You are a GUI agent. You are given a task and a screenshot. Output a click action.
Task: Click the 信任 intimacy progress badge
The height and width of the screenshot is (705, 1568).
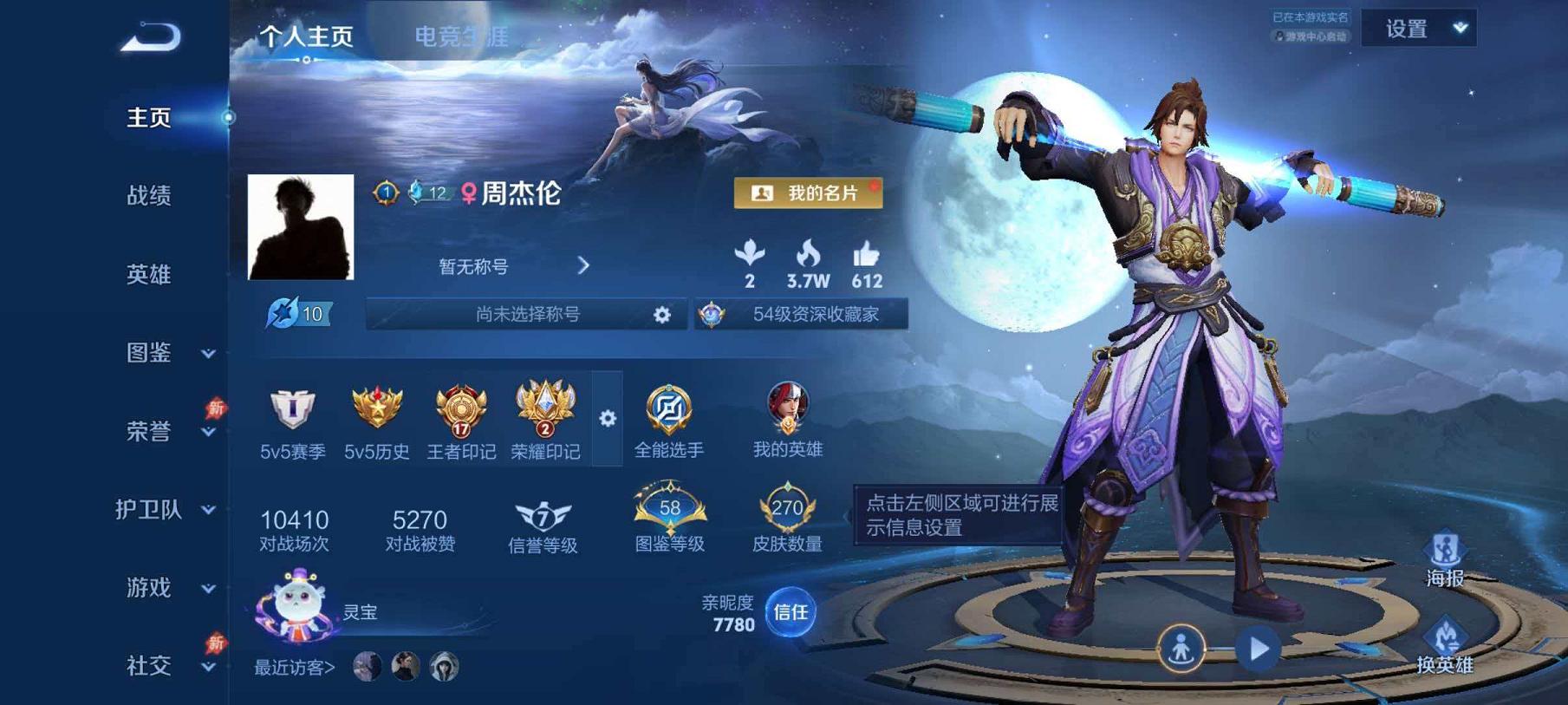(x=790, y=613)
